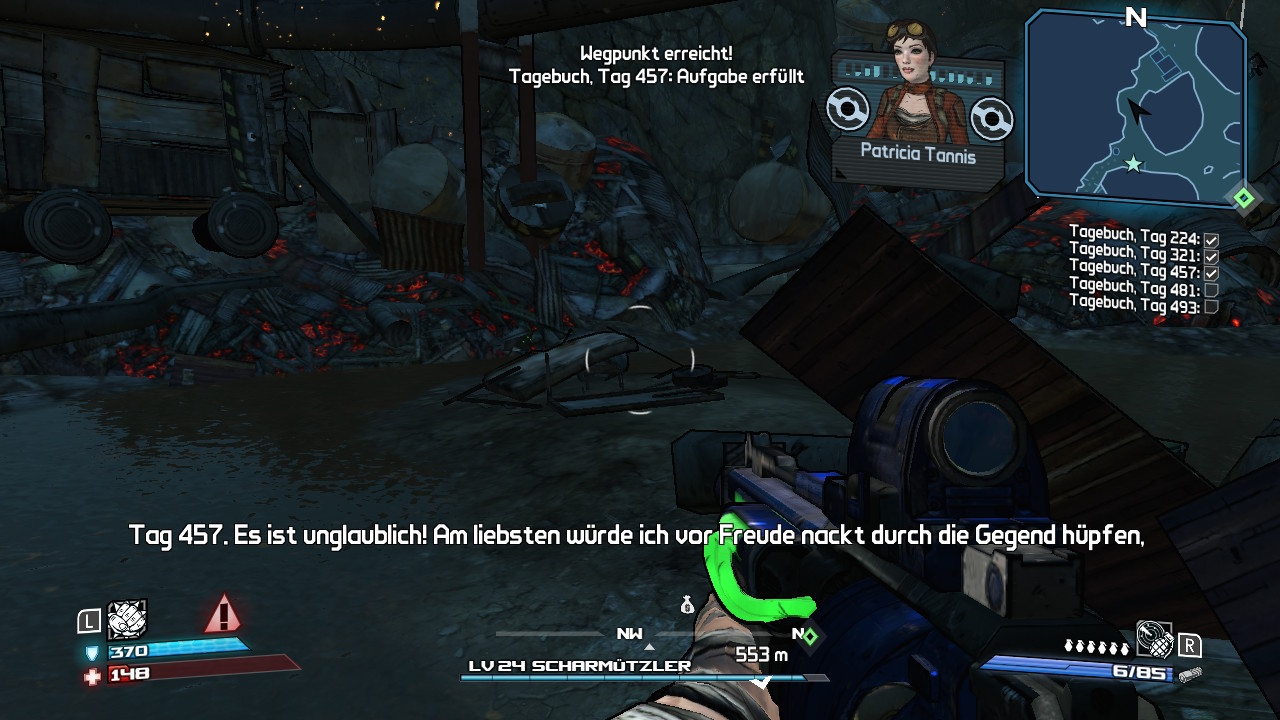The height and width of the screenshot is (720, 1280).
Task: Check the Tagebuch Tag 493 checkbox
Action: [x=1211, y=305]
